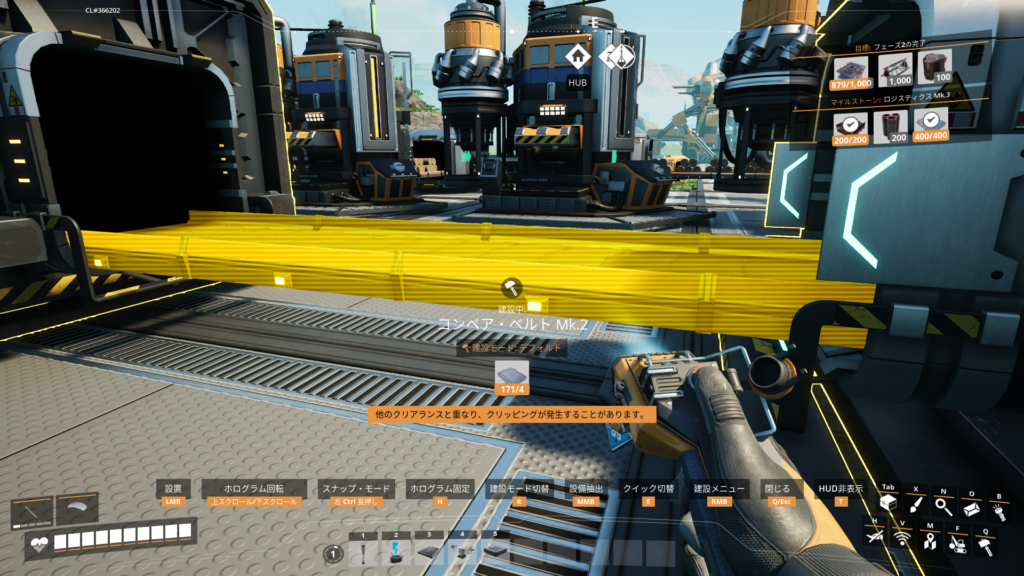The image size is (1024, 576).
Task: Select the blue item in hotbar slot 2
Action: pos(396,551)
